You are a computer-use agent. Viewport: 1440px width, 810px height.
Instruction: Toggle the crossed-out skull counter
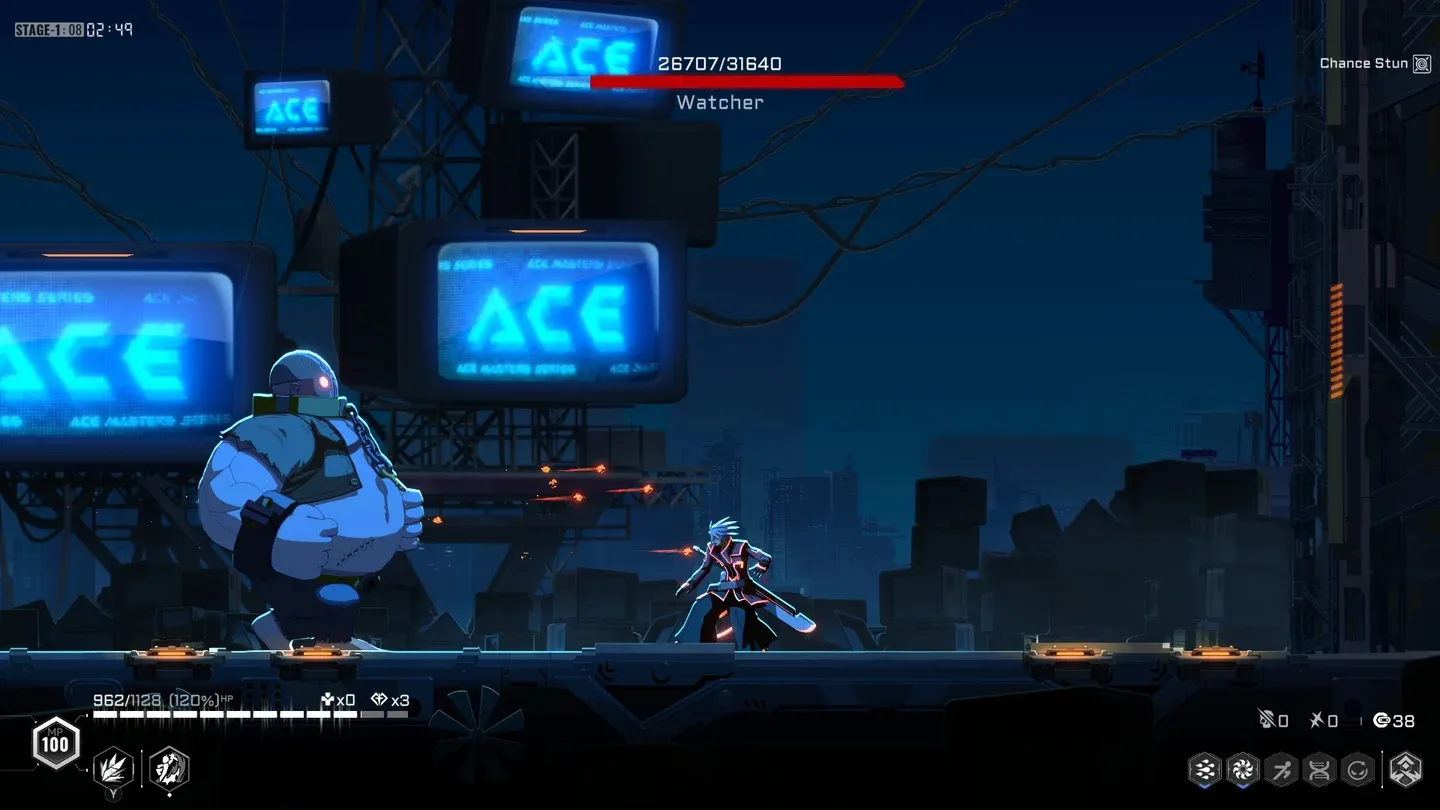click(1270, 719)
